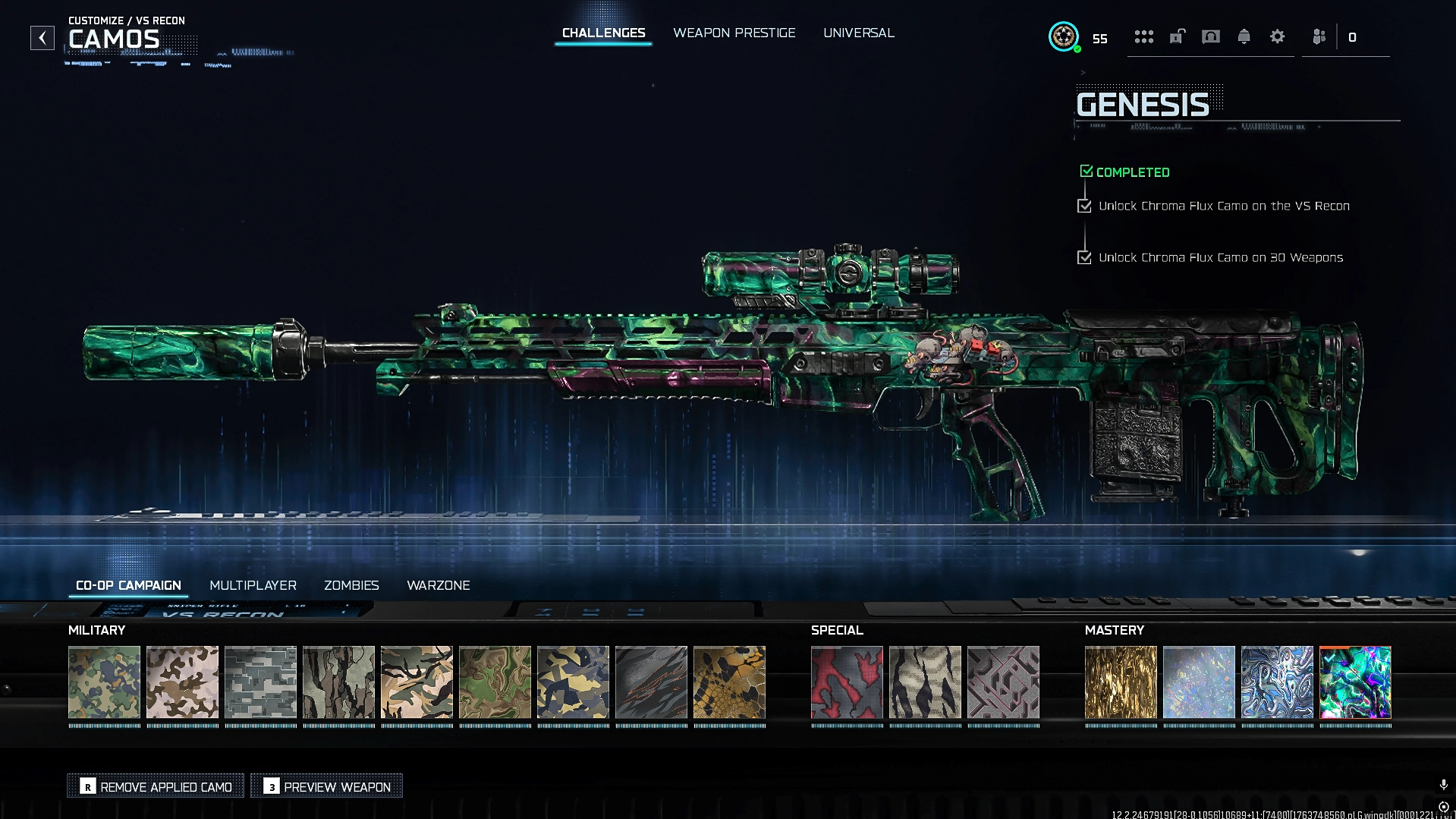The width and height of the screenshot is (1456, 819).
Task: Open the support headset chat icon
Action: tap(1210, 36)
